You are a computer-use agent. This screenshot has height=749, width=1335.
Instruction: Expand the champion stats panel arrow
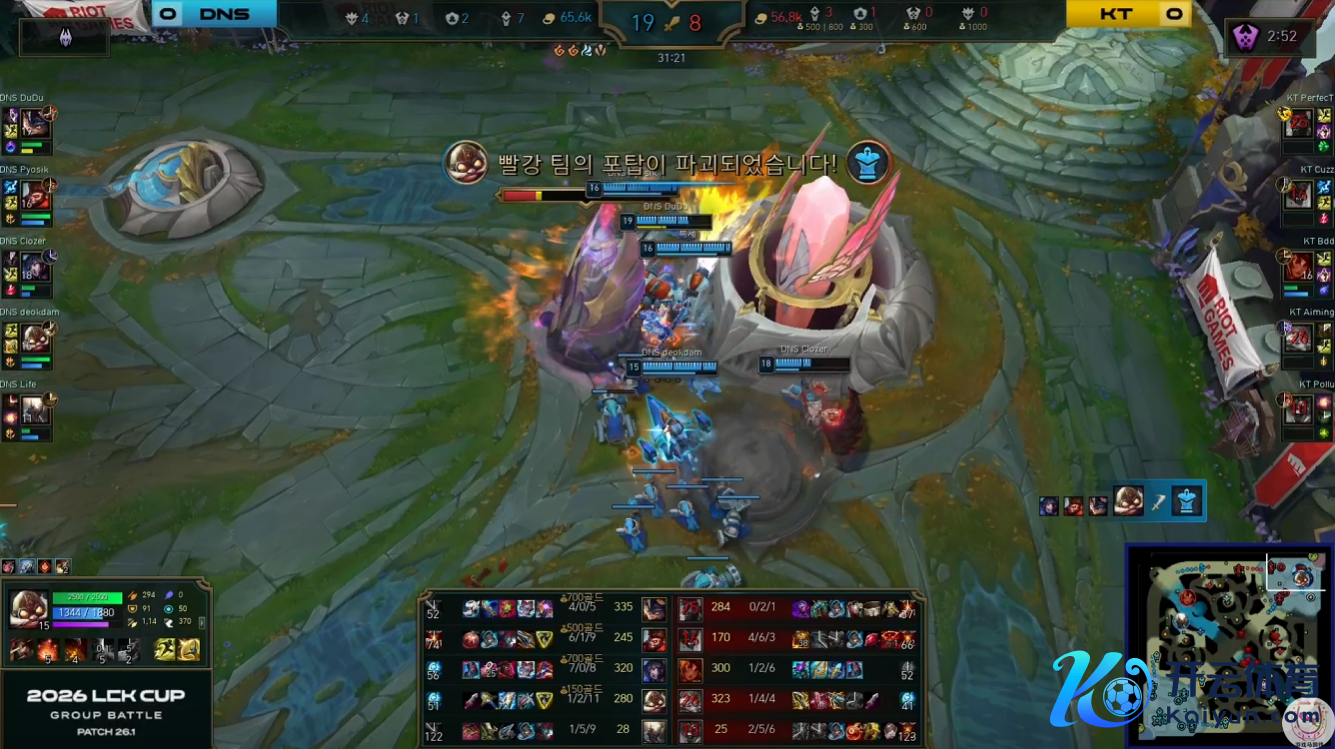pyautogui.click(x=204, y=622)
